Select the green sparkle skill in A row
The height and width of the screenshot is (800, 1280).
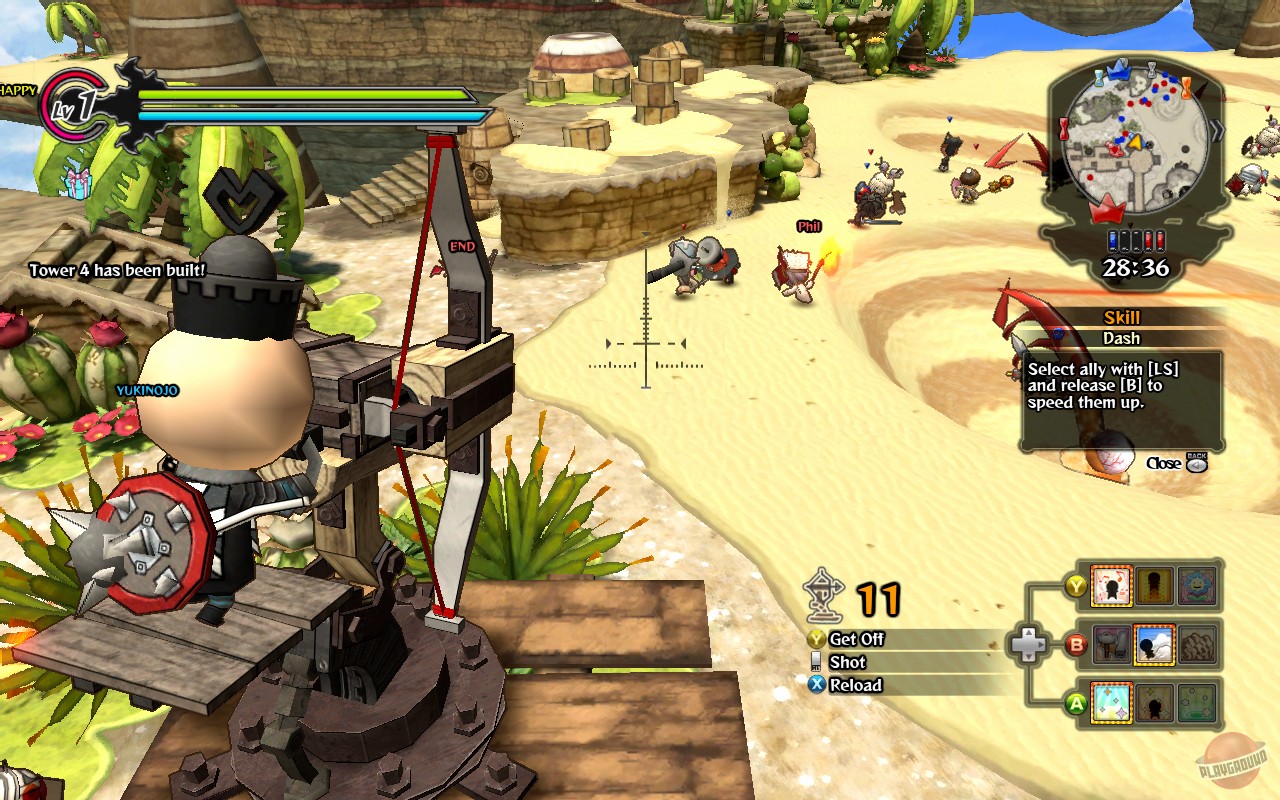(x=1198, y=702)
